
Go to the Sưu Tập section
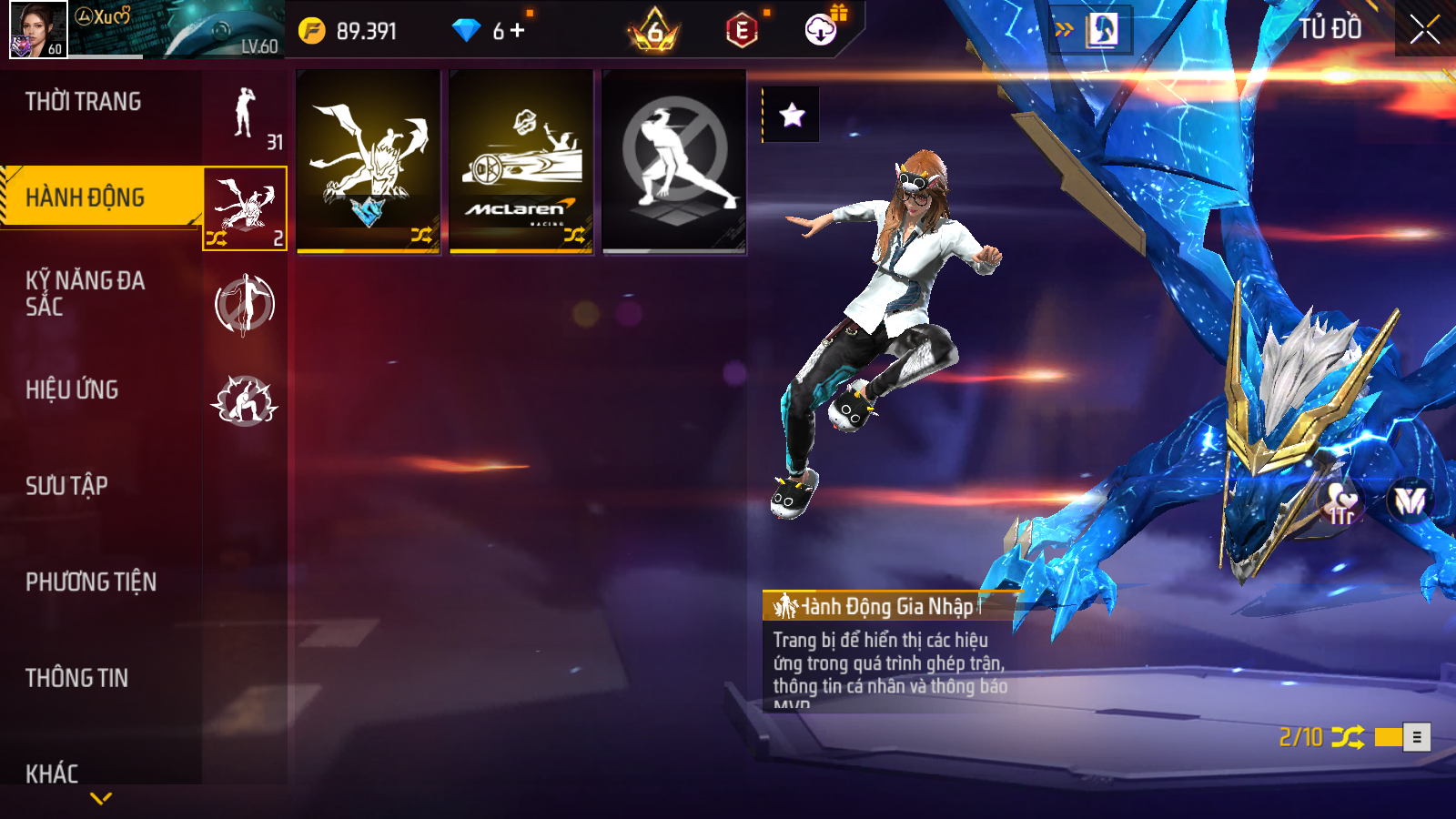coord(67,486)
